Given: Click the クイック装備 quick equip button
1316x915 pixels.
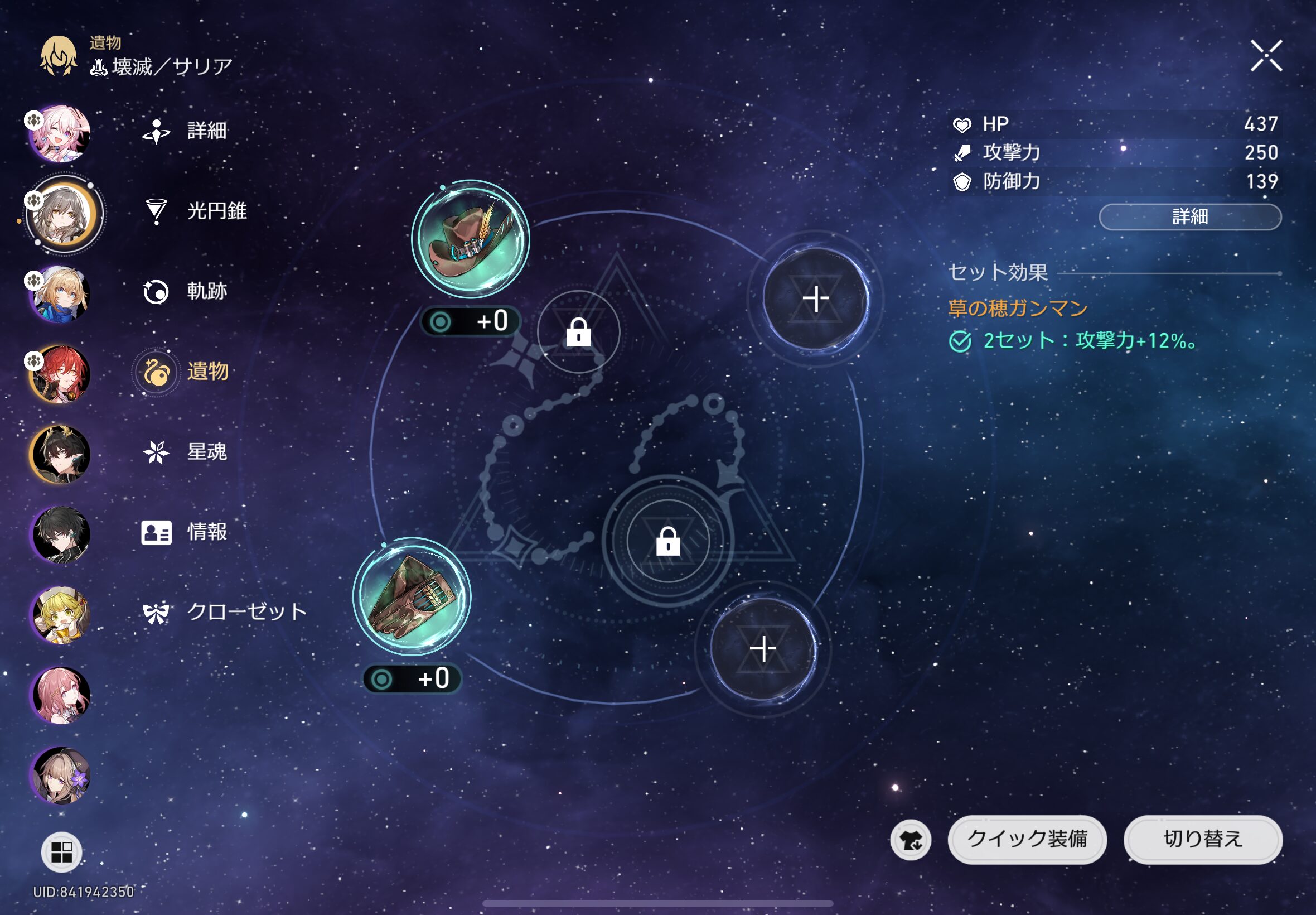Looking at the screenshot, I should (1027, 839).
